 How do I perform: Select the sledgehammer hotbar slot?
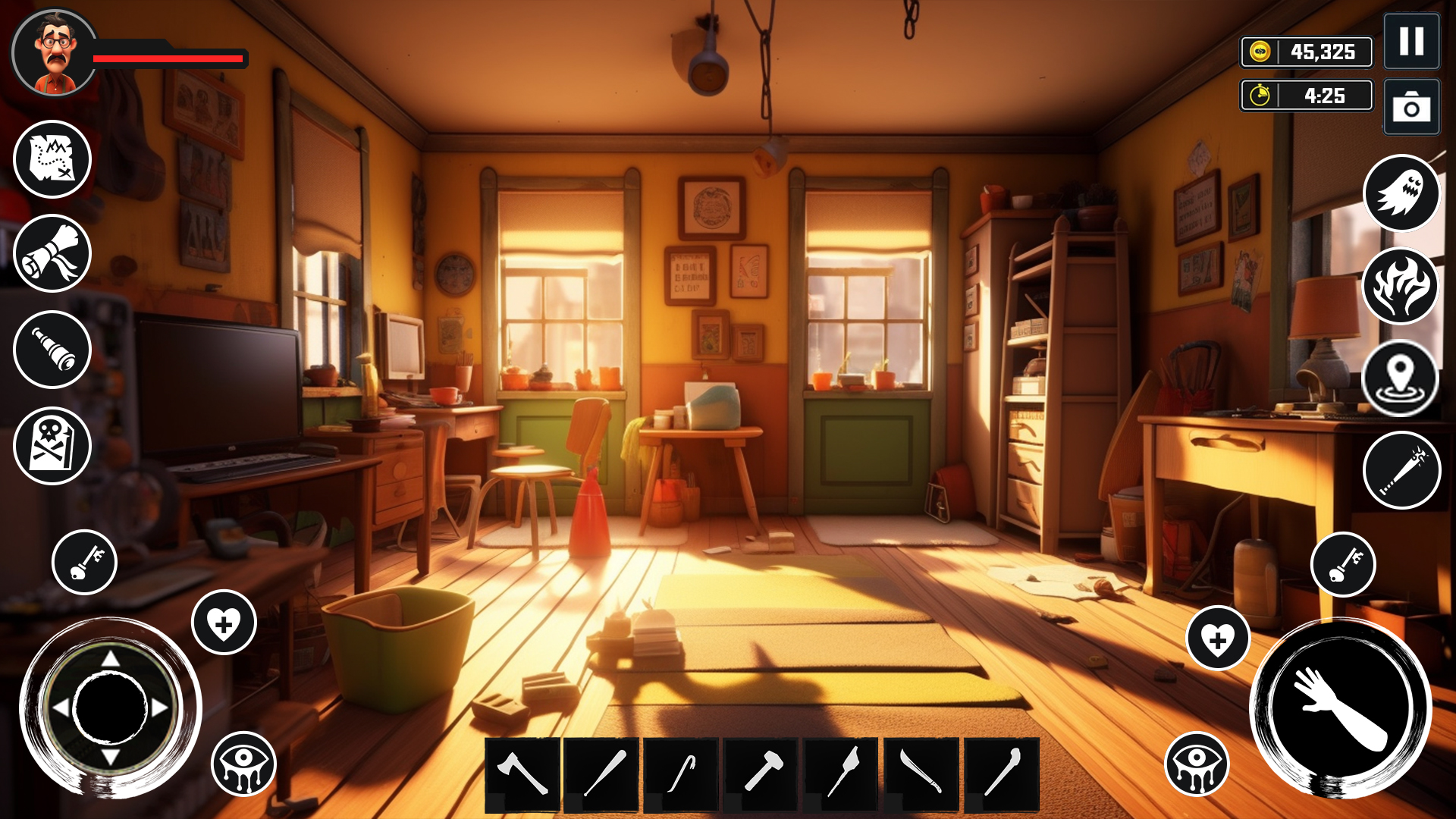(x=761, y=774)
